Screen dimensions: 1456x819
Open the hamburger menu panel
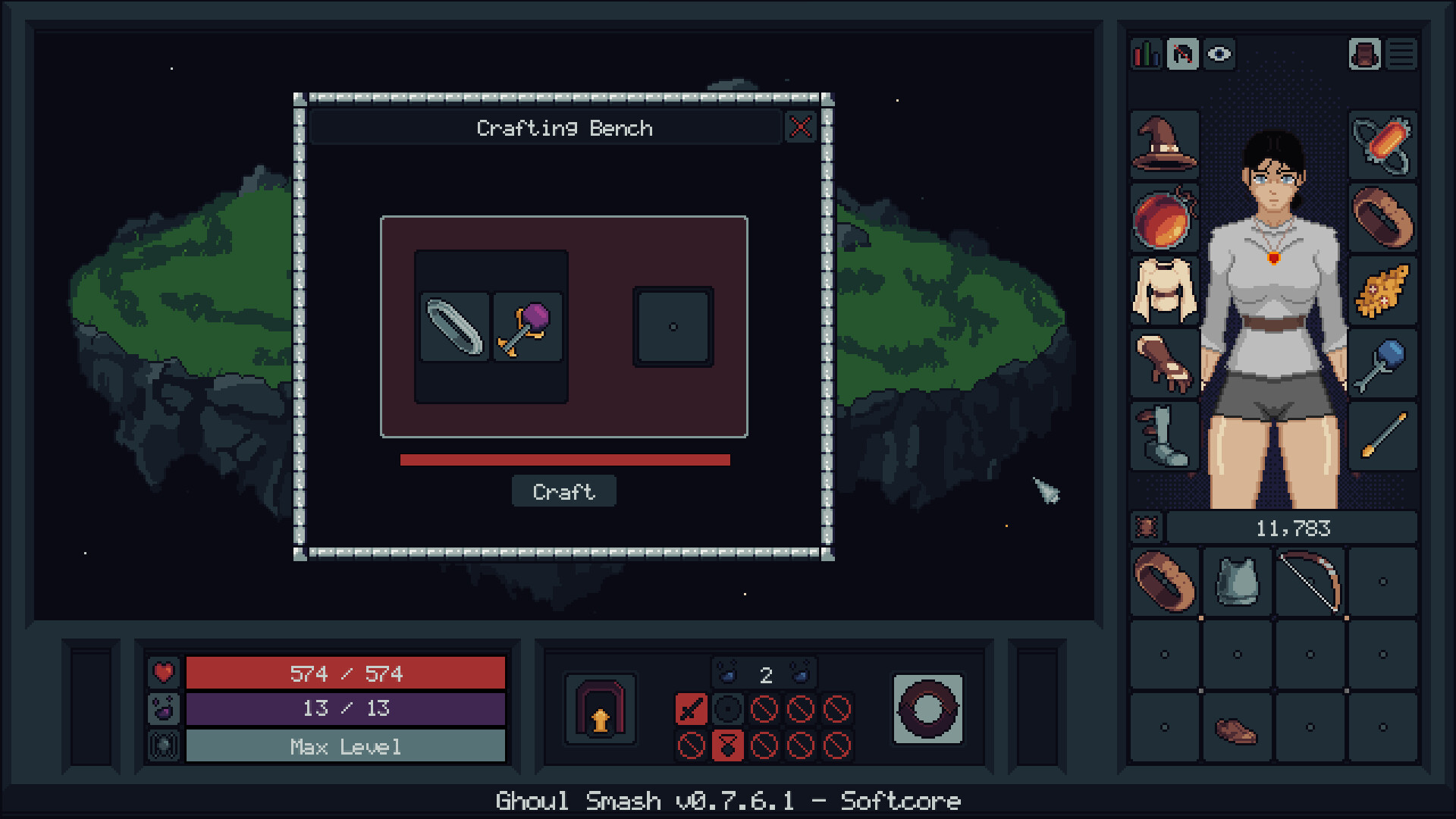(1401, 54)
